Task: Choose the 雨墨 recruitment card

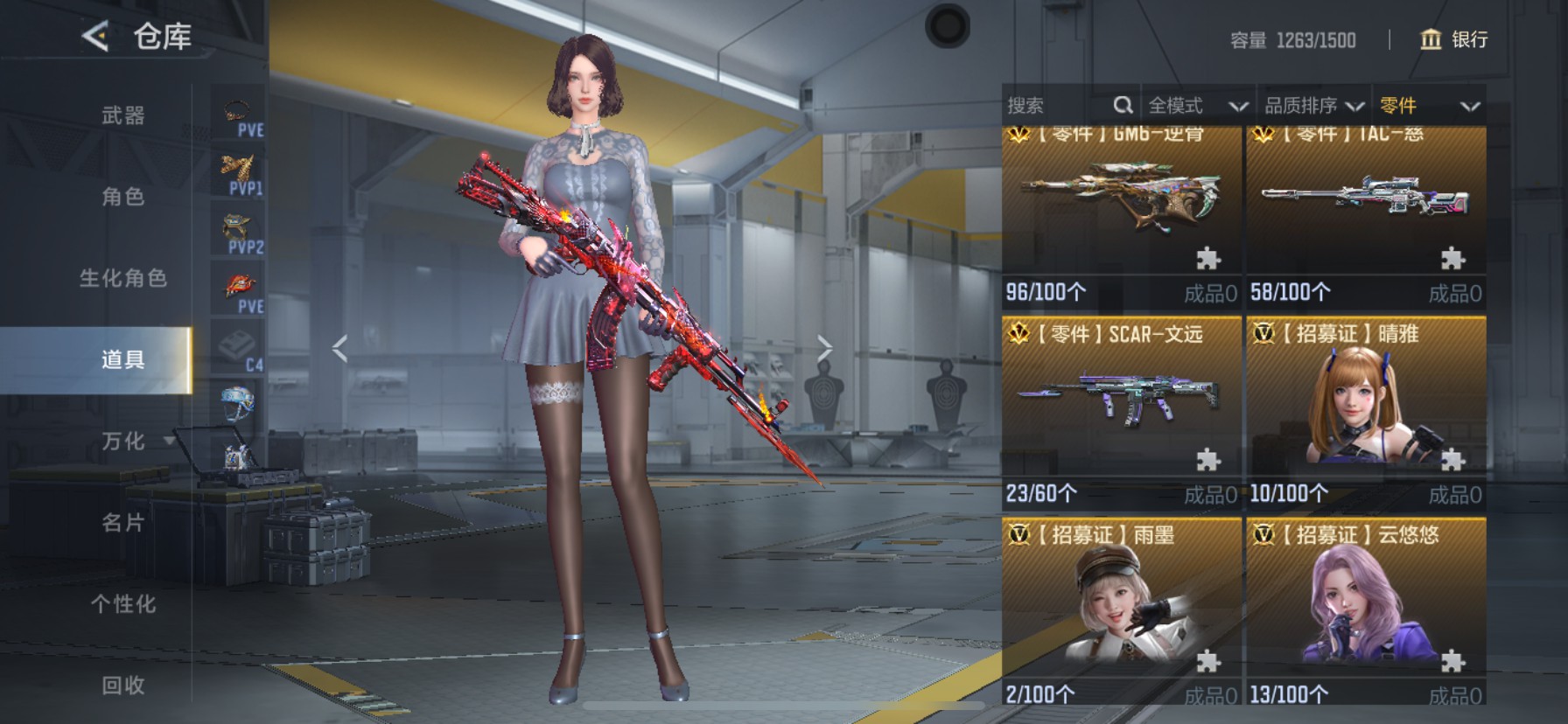Action: click(x=1121, y=612)
